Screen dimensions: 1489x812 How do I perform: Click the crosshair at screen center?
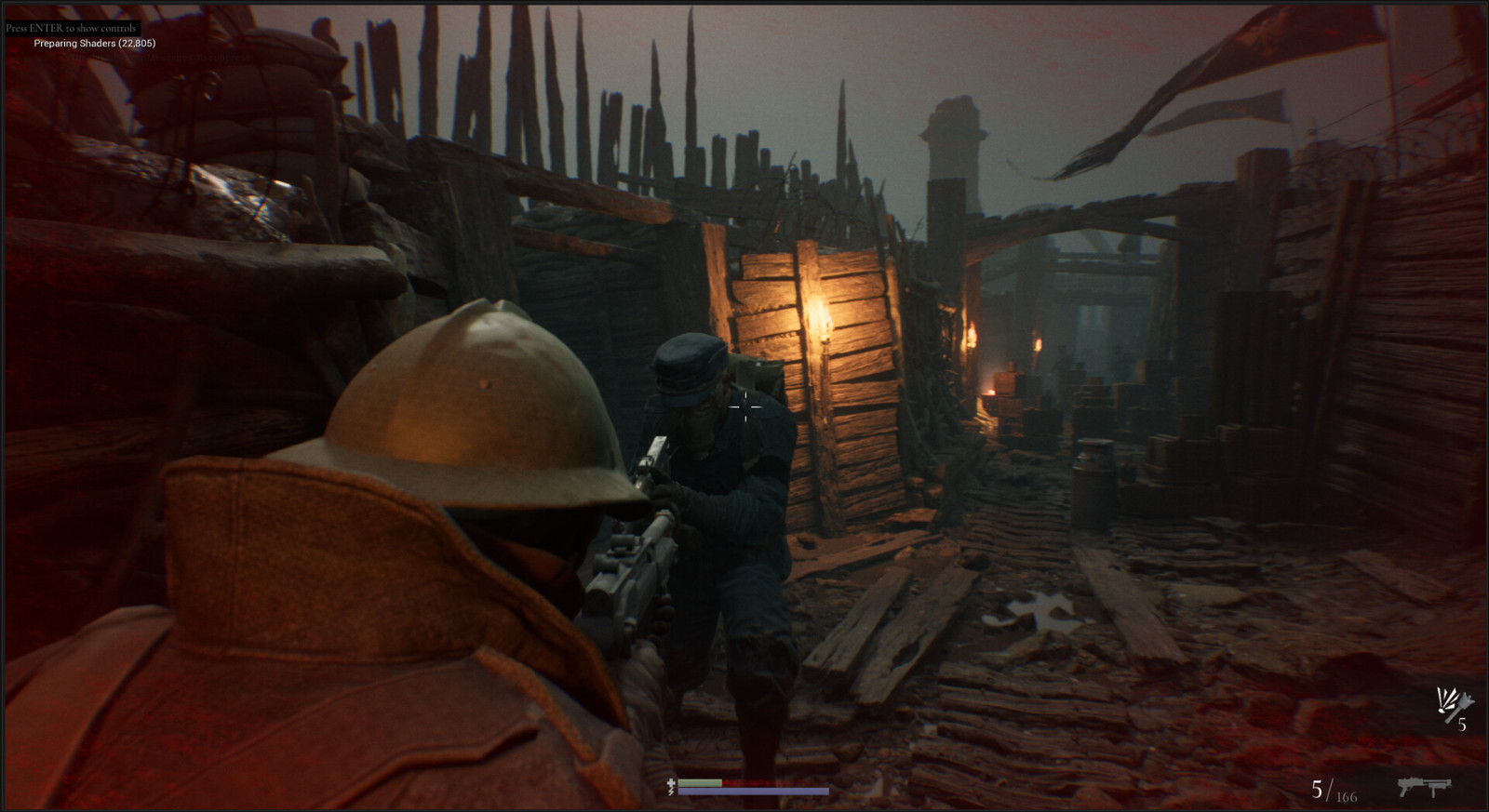(744, 406)
